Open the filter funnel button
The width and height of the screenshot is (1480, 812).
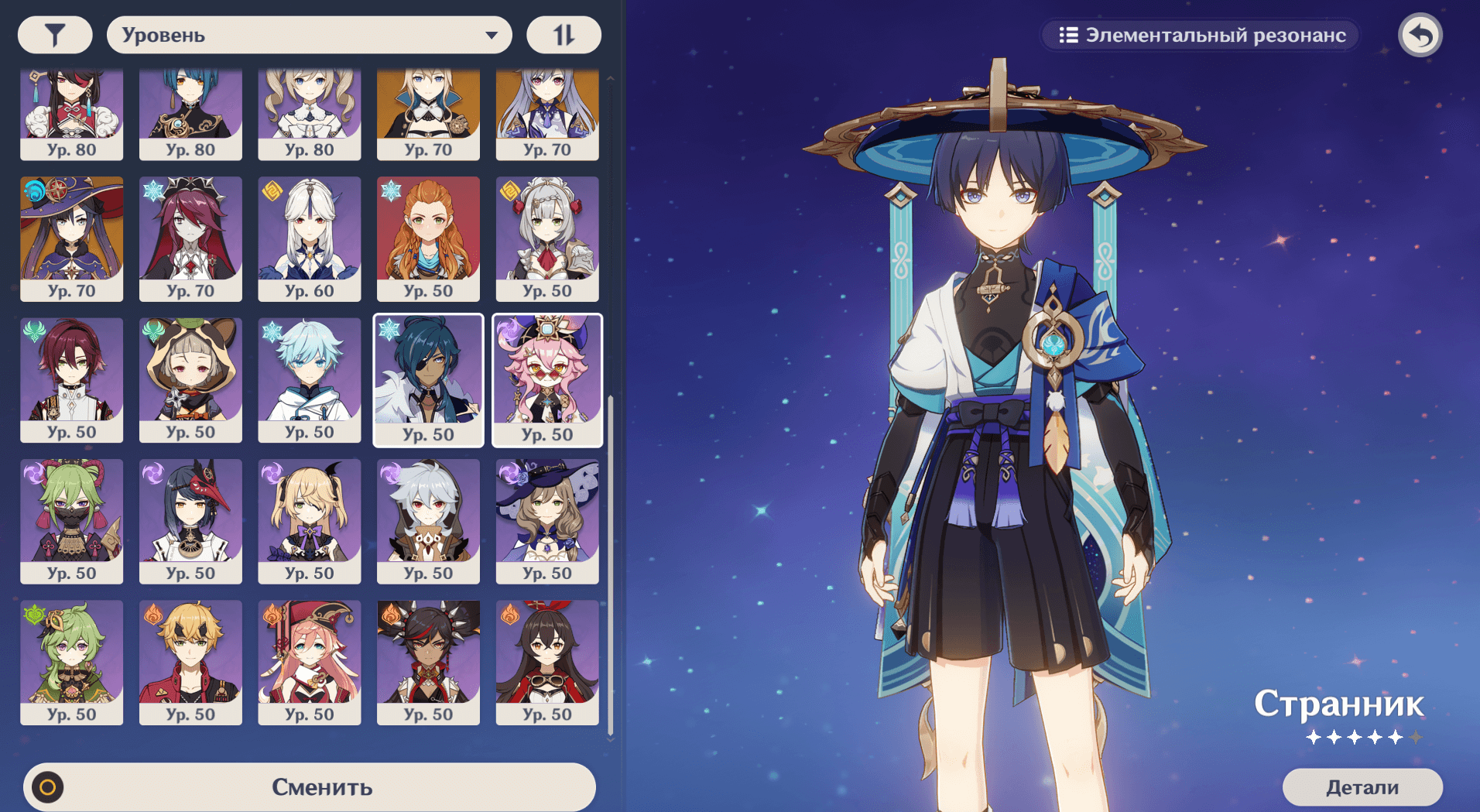55,35
